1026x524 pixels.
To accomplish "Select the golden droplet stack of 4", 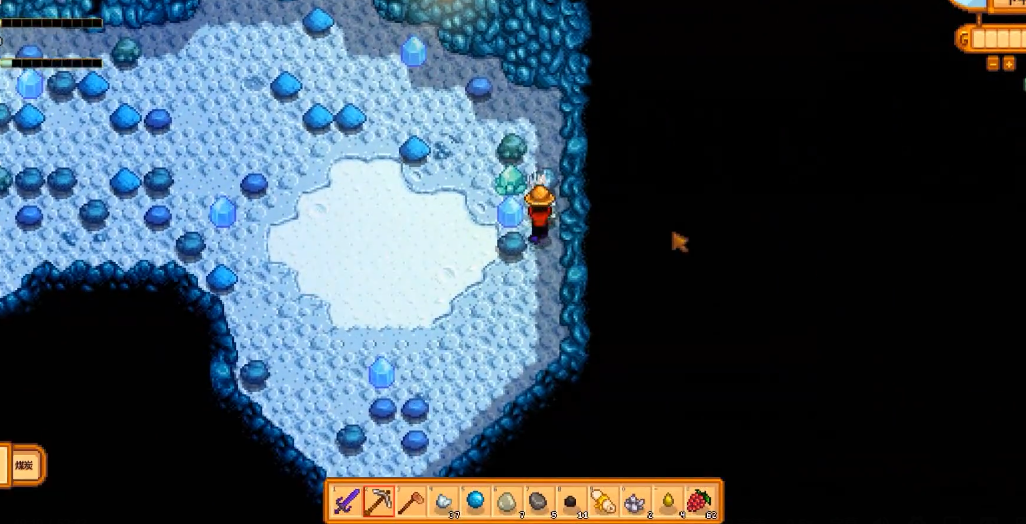I will pos(667,501).
